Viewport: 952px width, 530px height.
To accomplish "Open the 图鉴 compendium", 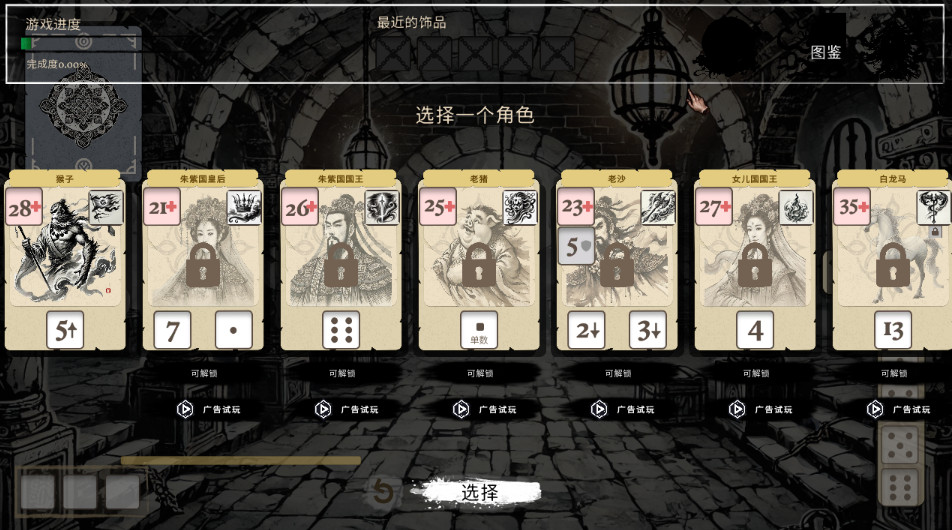I will [826, 52].
